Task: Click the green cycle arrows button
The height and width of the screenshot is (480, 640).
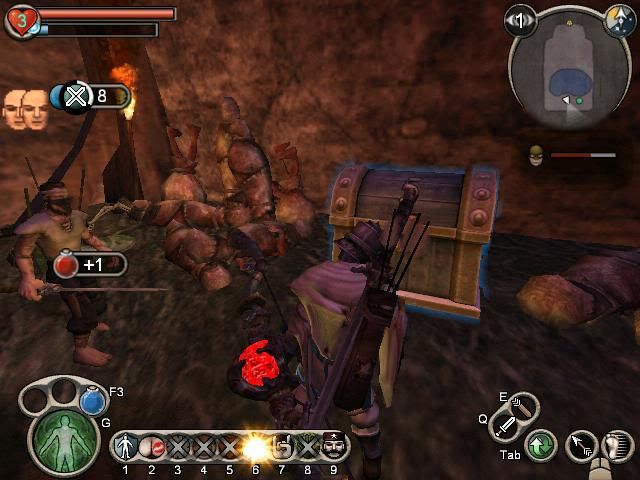Action: [541, 446]
